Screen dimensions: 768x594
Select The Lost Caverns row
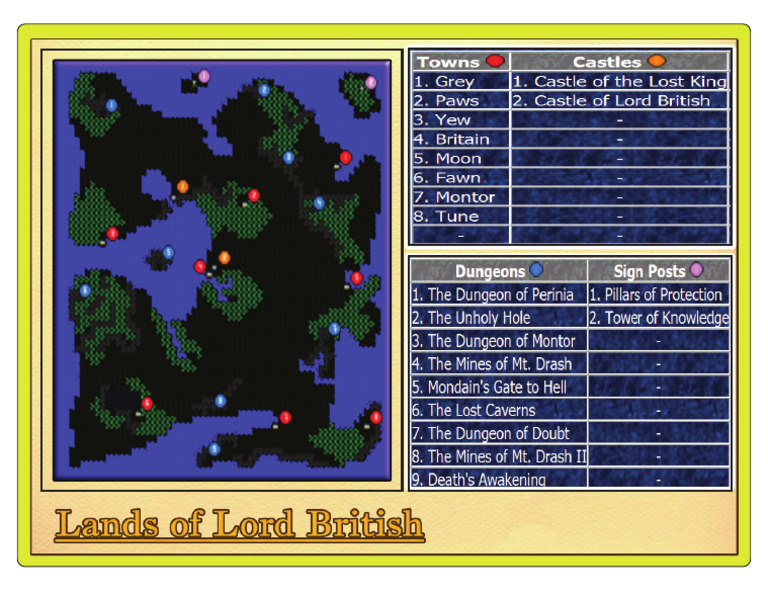tap(473, 410)
